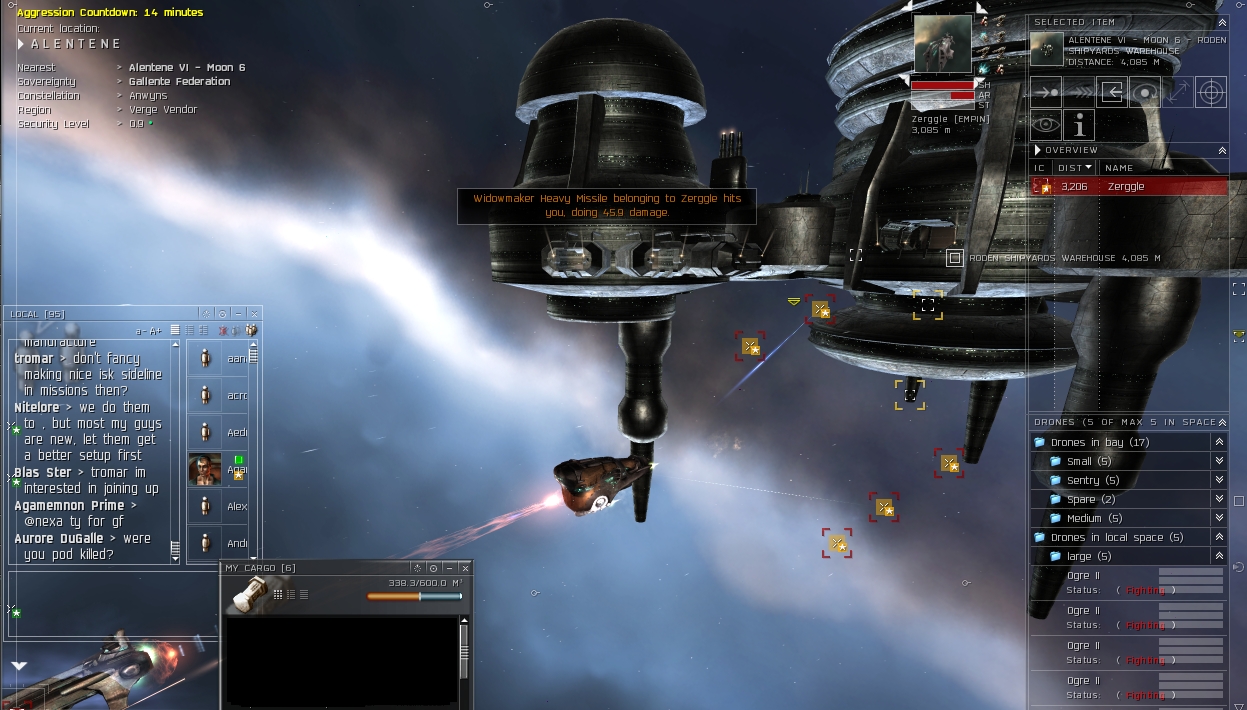The width and height of the screenshot is (1247, 710).
Task: Expand the Medium (5) drone folder
Action: click(1219, 518)
